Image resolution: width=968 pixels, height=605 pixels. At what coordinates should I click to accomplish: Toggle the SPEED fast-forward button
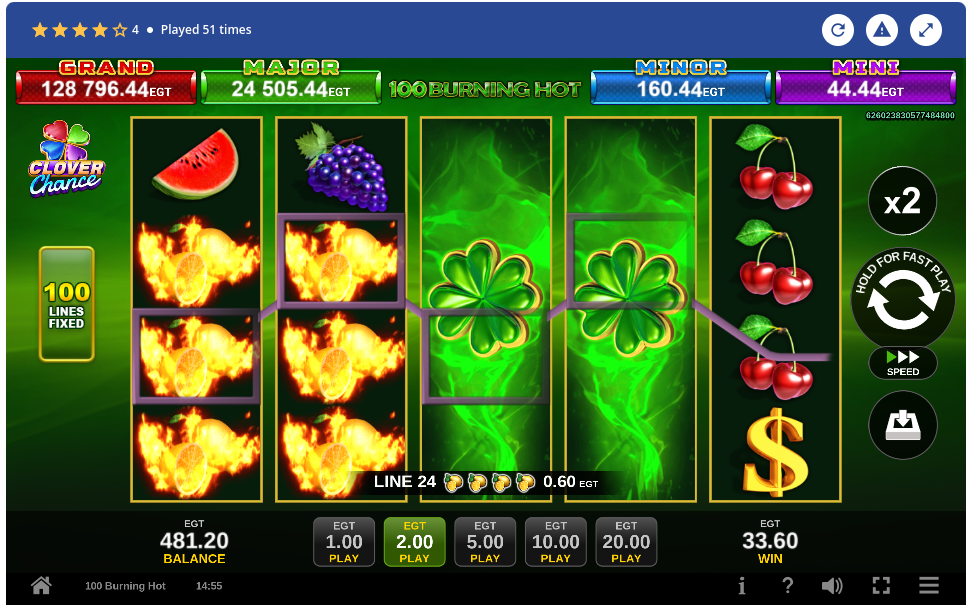pos(902,363)
